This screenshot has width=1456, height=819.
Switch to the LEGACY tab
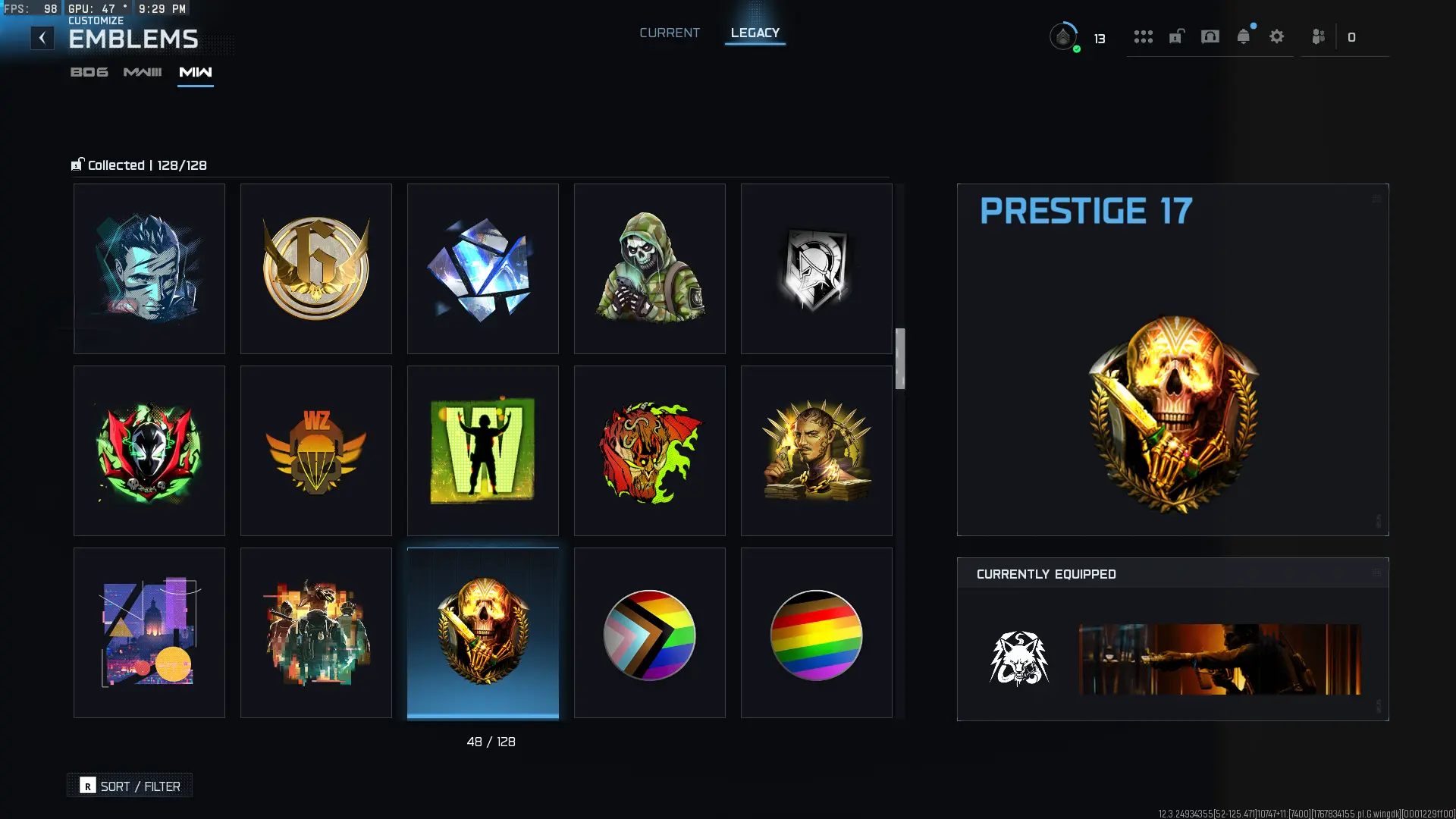pos(755,33)
